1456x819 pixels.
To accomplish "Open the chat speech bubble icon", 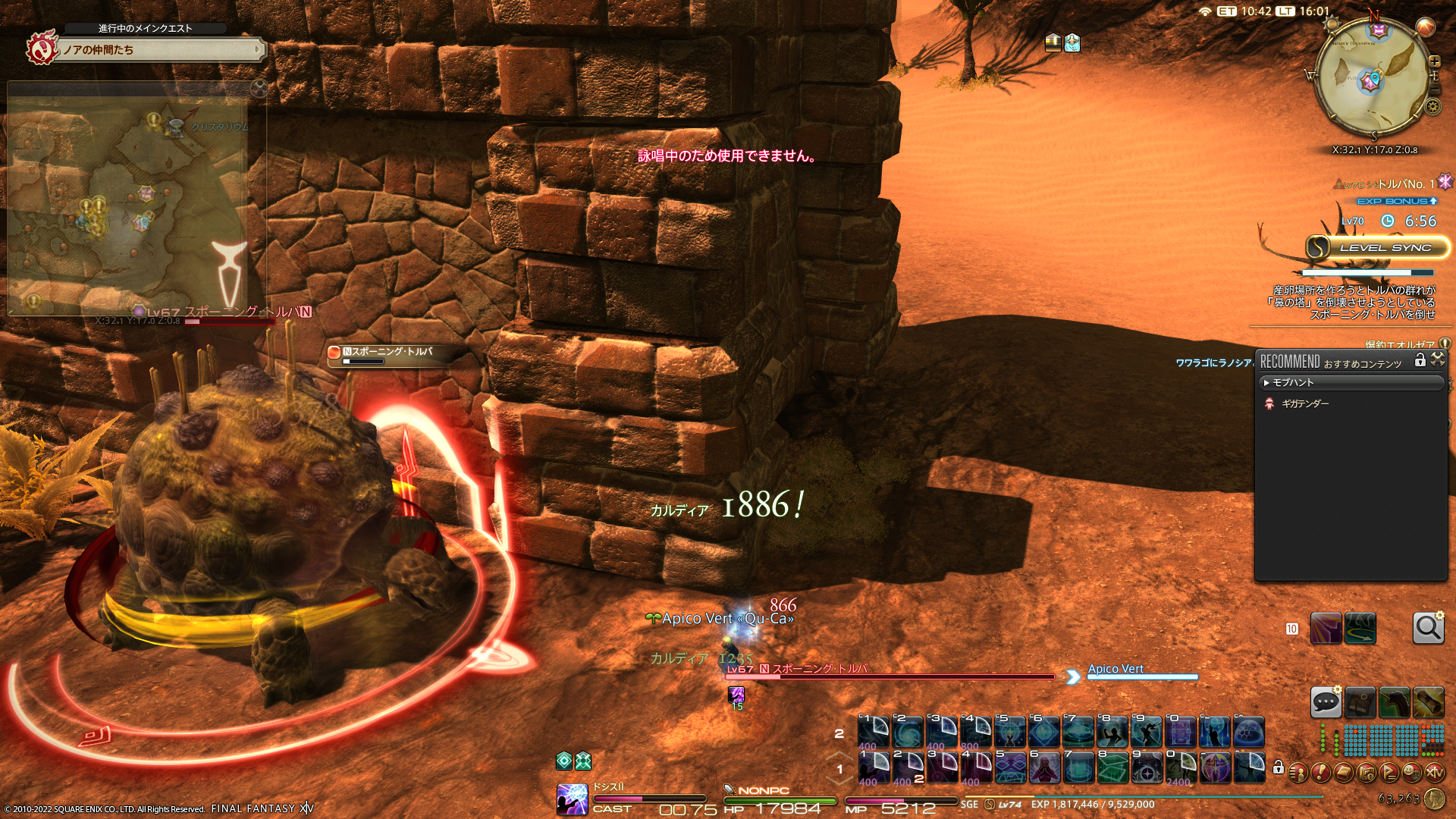I will [1326, 702].
